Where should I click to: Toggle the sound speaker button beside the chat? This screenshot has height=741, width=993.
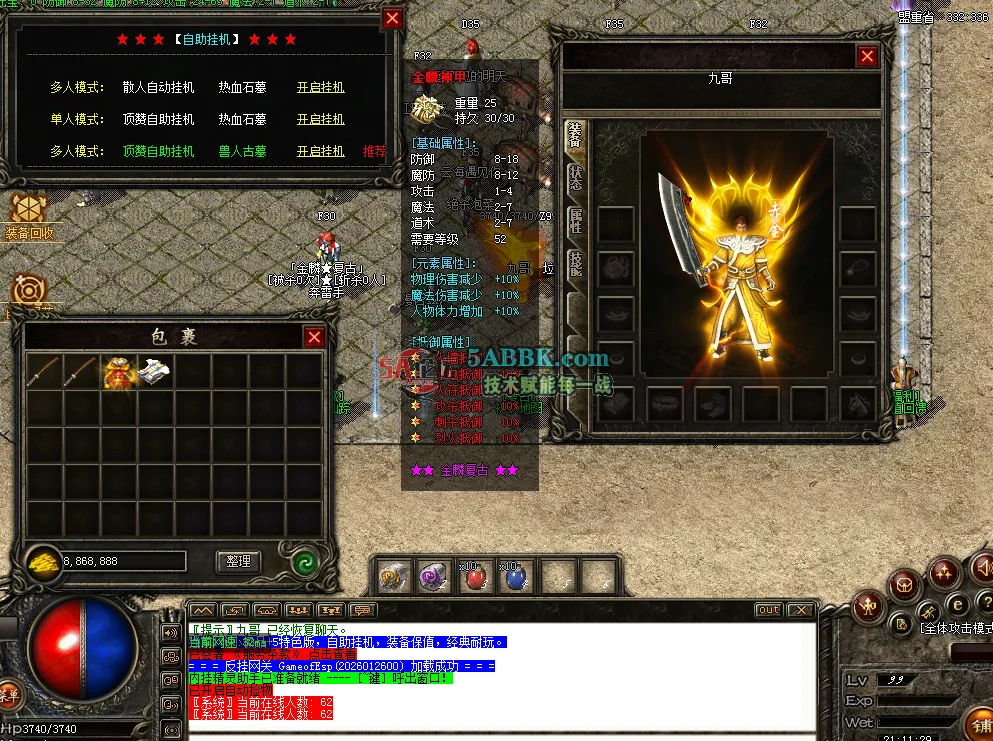click(x=170, y=632)
